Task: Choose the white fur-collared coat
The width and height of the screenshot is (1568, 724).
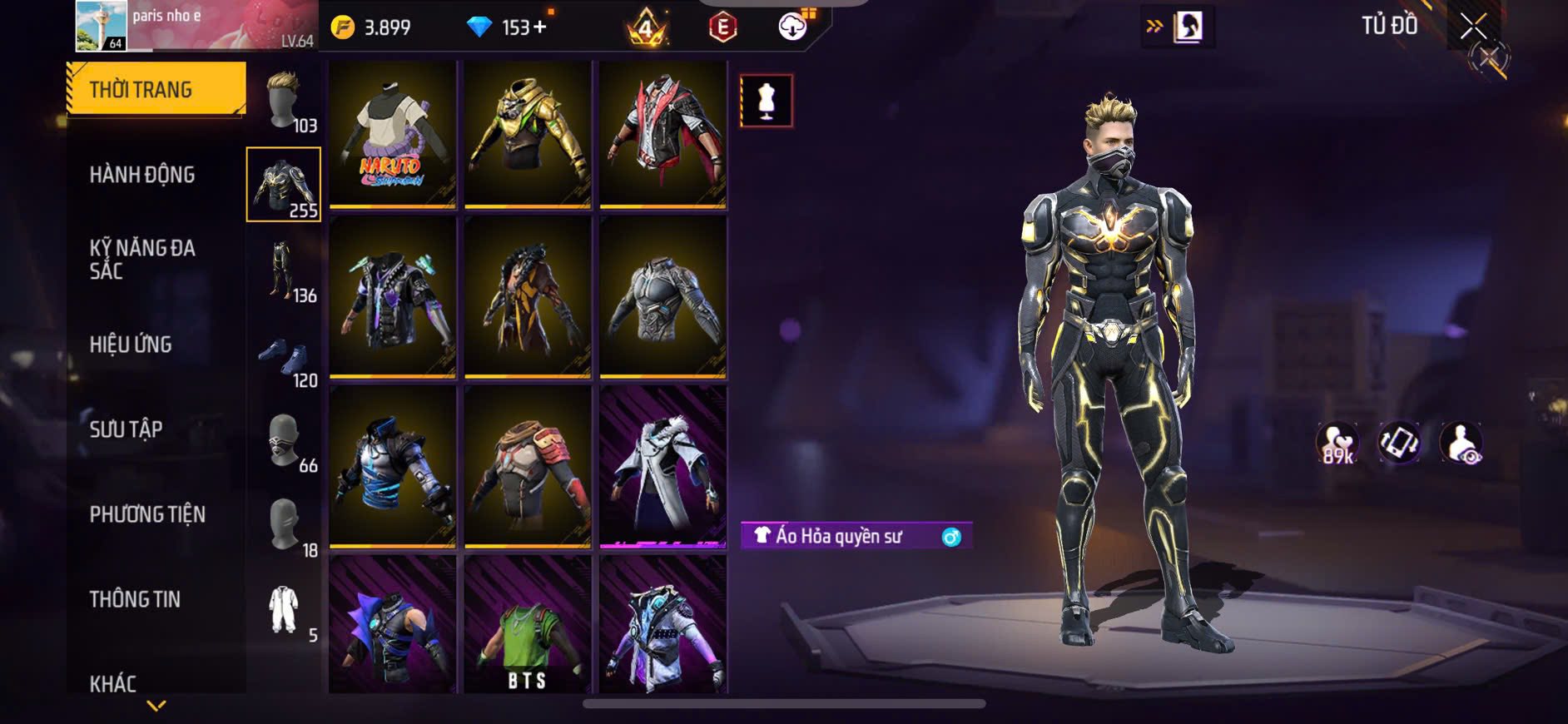Action: click(x=662, y=467)
